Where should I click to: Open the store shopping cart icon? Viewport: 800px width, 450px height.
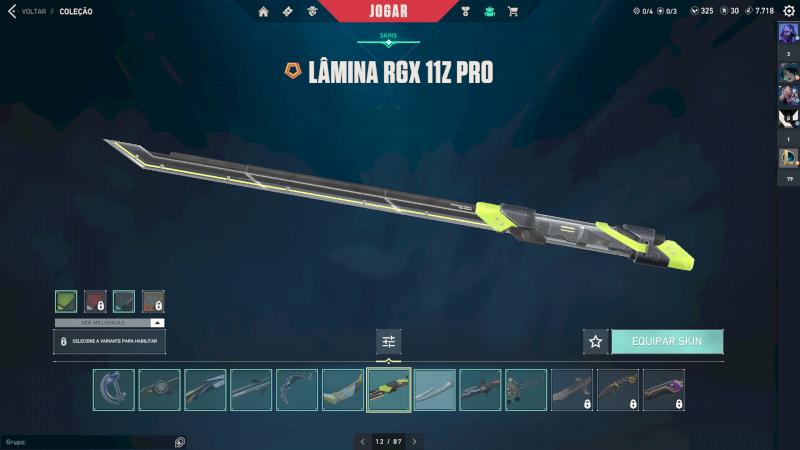click(513, 11)
